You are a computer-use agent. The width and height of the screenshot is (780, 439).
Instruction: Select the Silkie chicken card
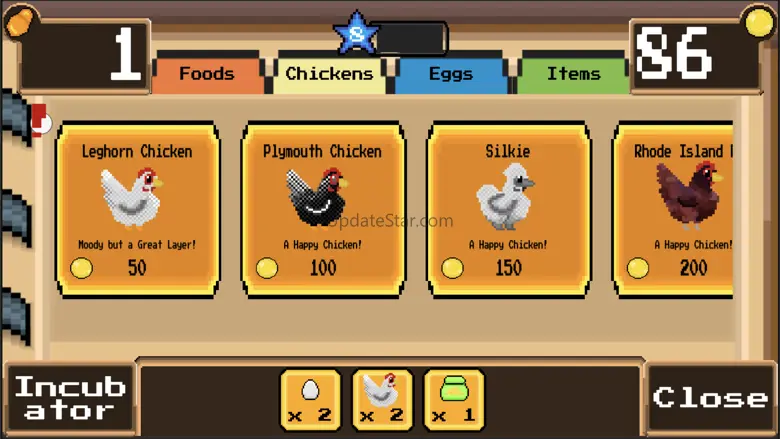pyautogui.click(x=508, y=210)
